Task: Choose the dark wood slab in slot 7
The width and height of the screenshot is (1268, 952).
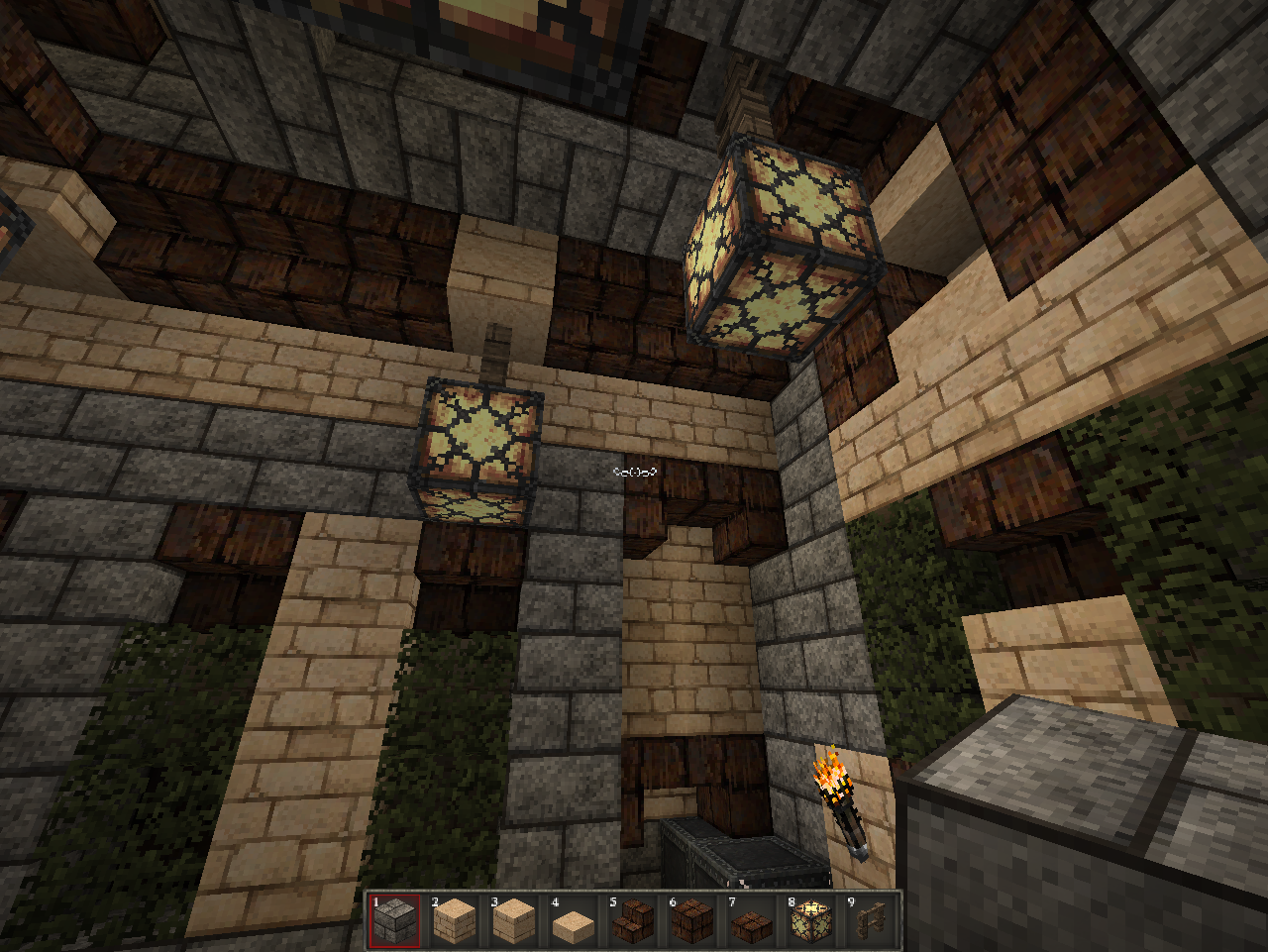Action: (x=751, y=922)
